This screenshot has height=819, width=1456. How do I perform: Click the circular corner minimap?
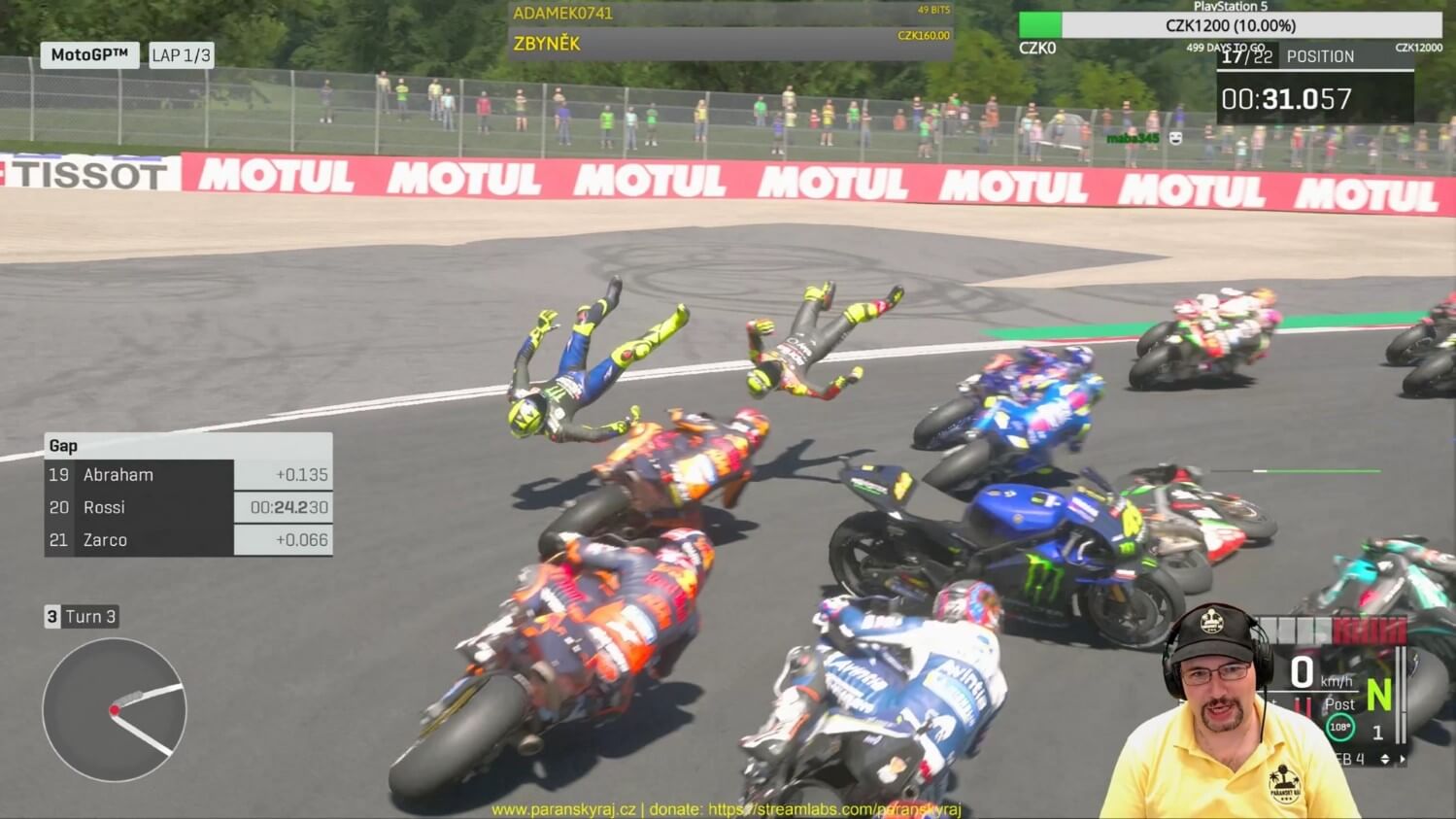click(x=115, y=710)
